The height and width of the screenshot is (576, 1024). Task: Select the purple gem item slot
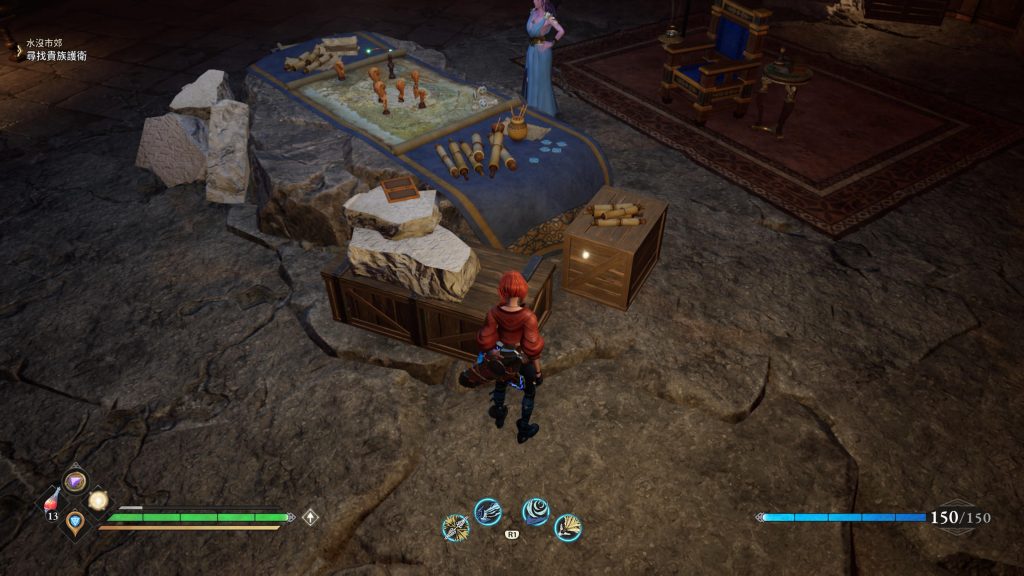tap(75, 481)
